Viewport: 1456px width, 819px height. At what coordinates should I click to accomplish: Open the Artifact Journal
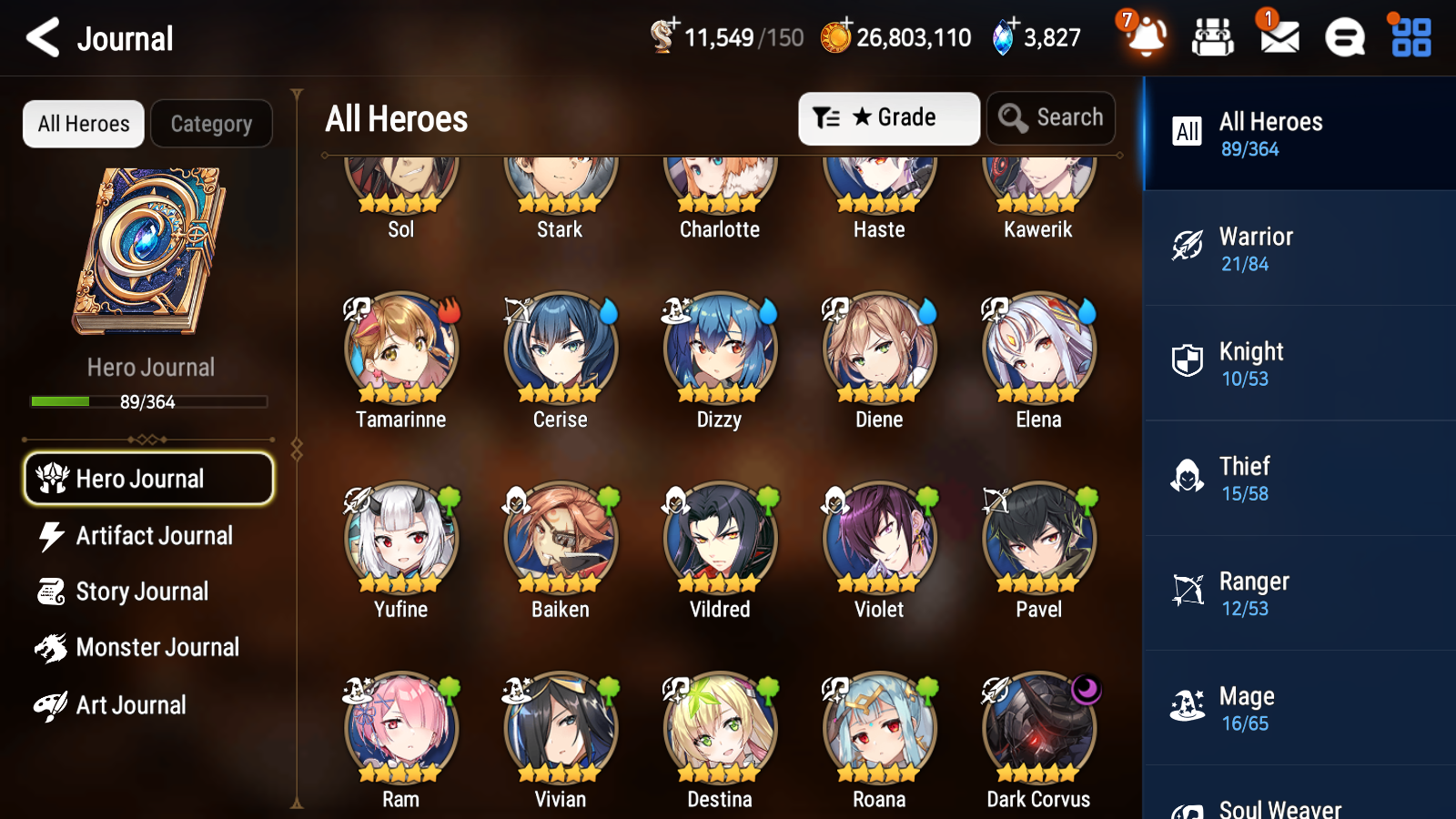click(155, 536)
